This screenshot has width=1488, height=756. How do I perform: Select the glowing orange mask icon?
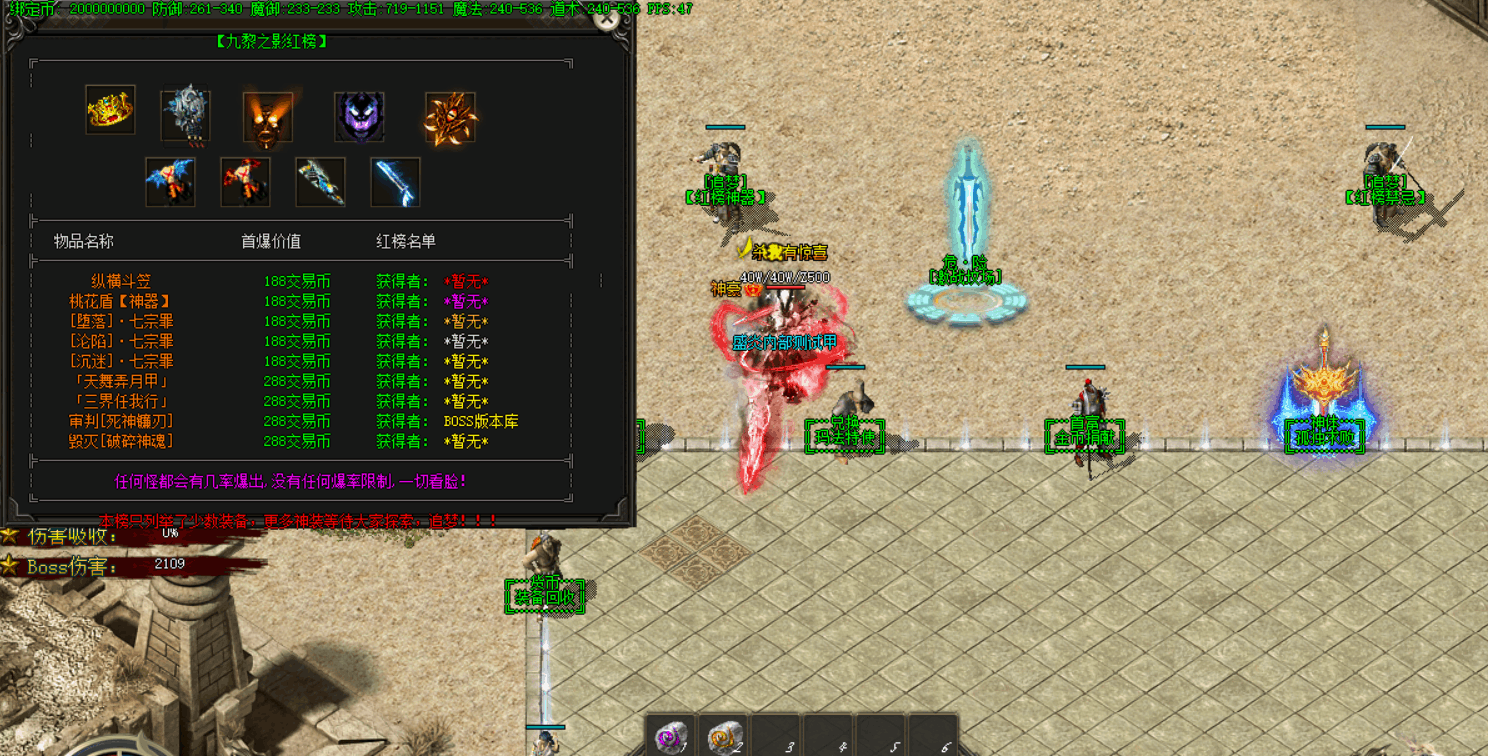[x=268, y=118]
